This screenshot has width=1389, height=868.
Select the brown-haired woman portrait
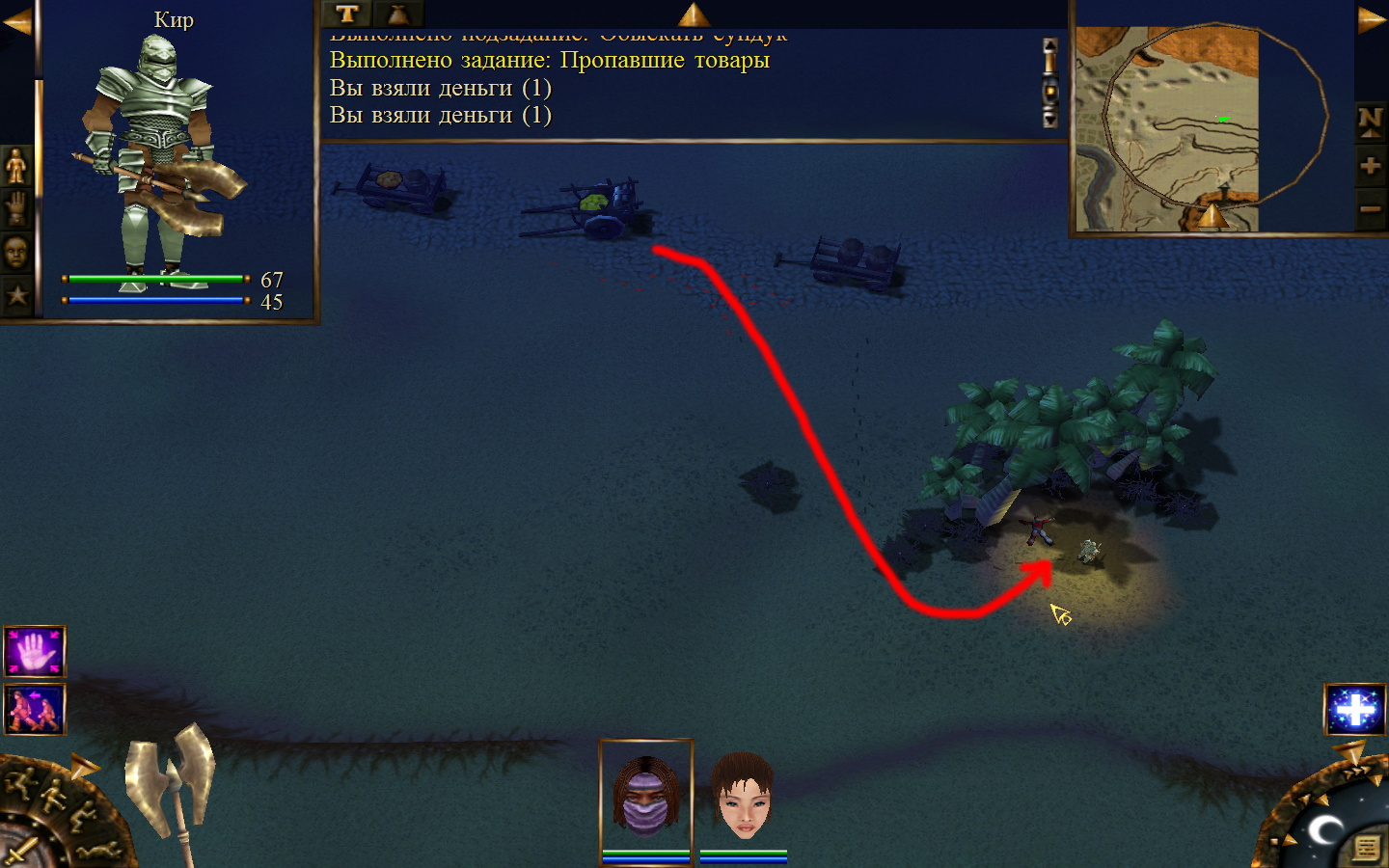(x=743, y=796)
